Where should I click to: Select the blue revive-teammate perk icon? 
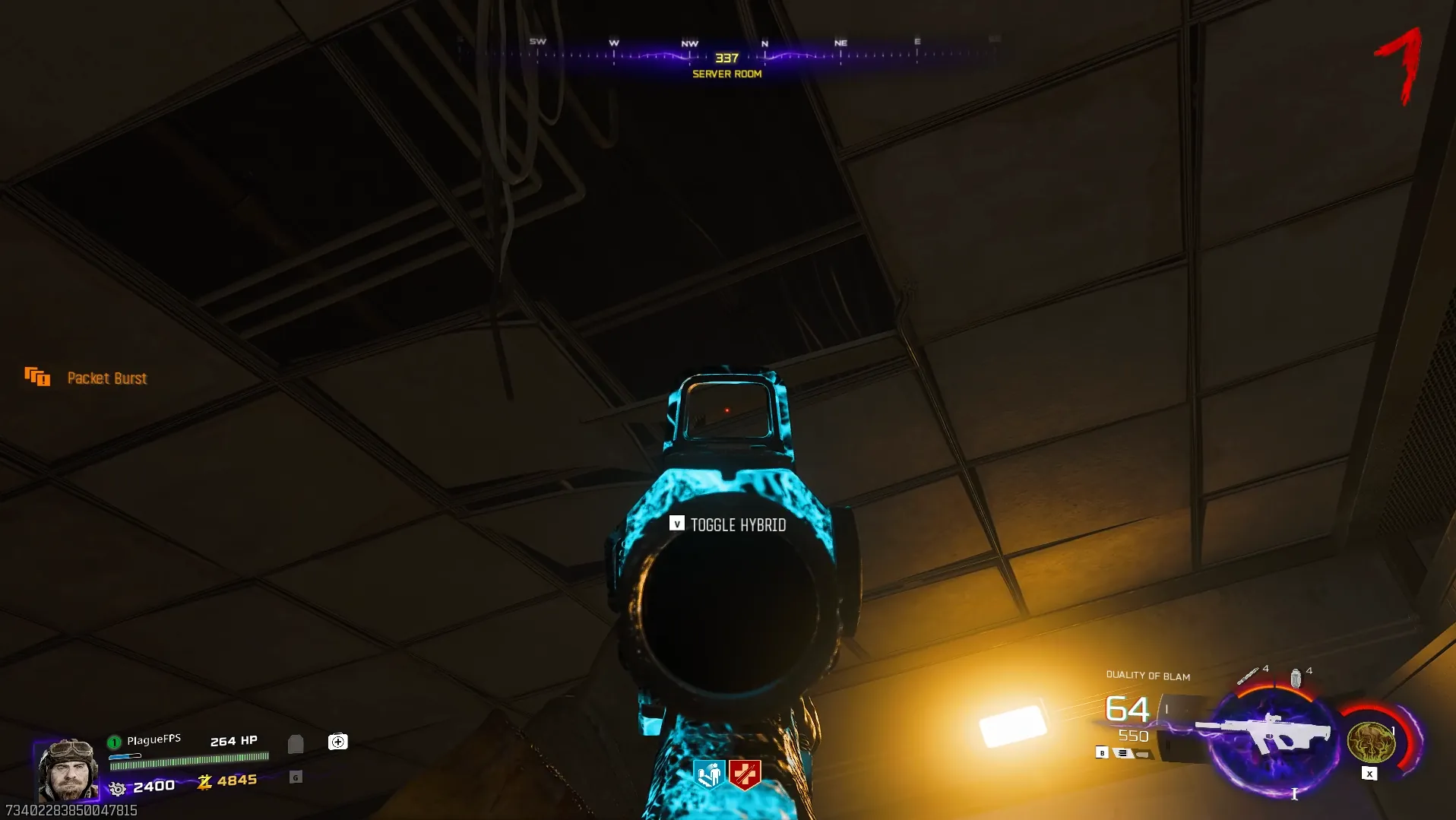pyautogui.click(x=709, y=774)
